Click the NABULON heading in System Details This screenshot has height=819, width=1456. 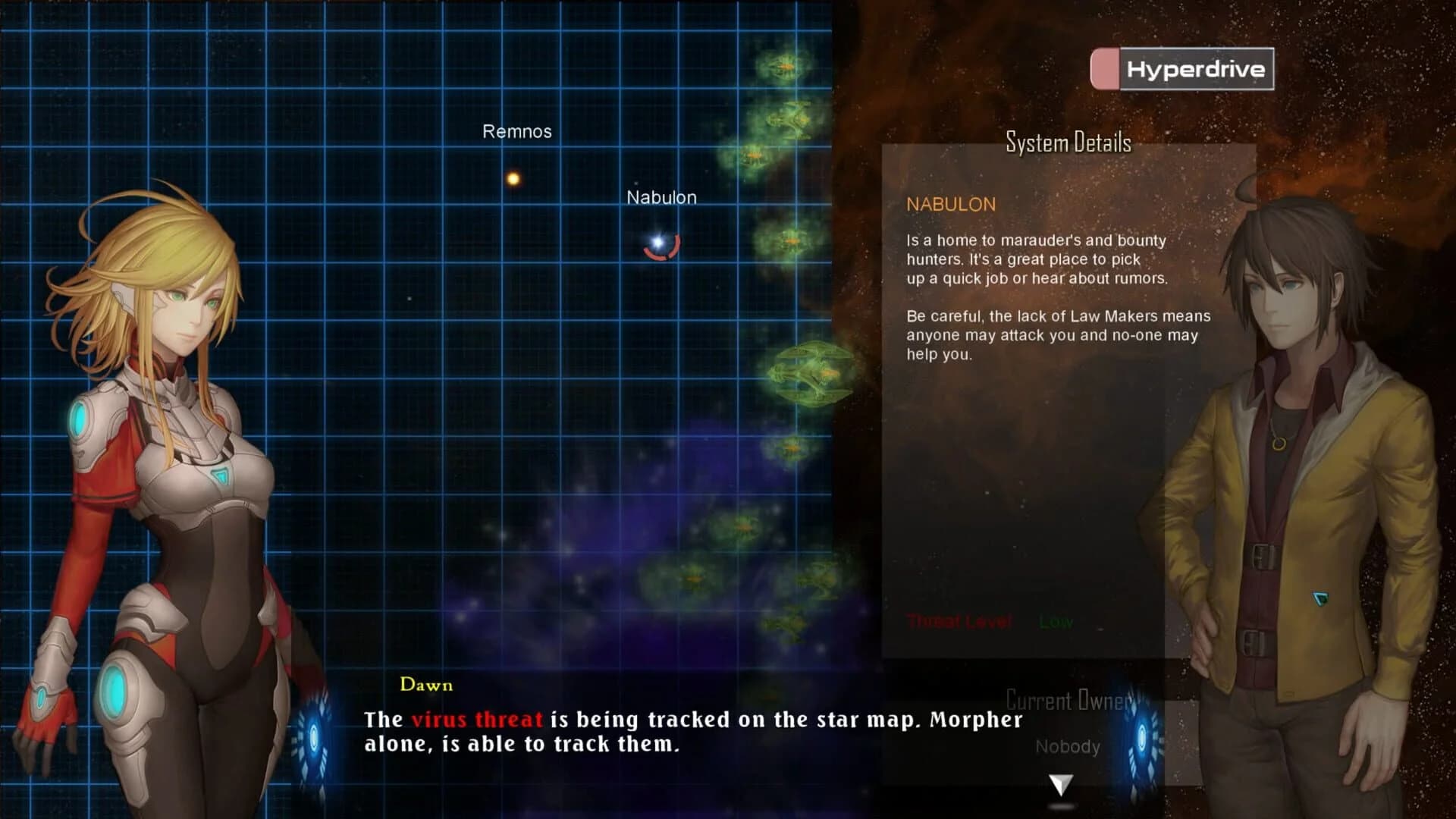point(950,205)
